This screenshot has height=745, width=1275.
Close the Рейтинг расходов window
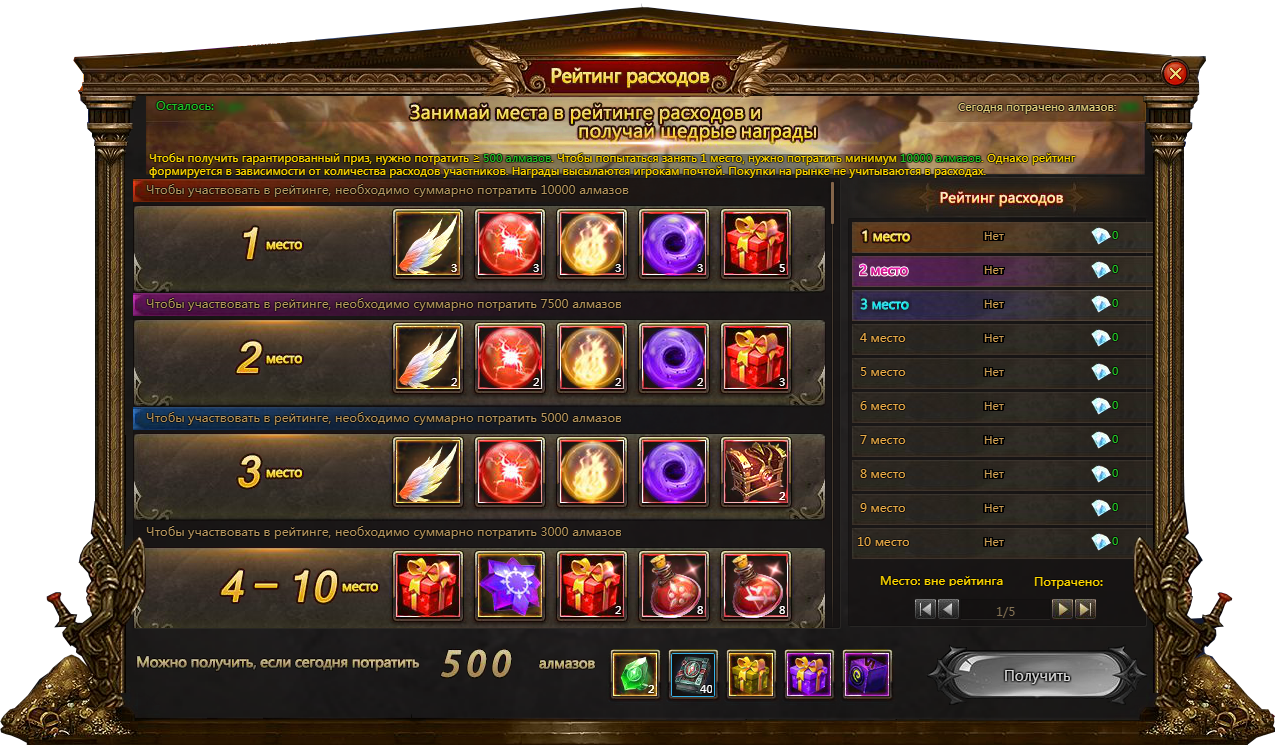click(x=1175, y=73)
